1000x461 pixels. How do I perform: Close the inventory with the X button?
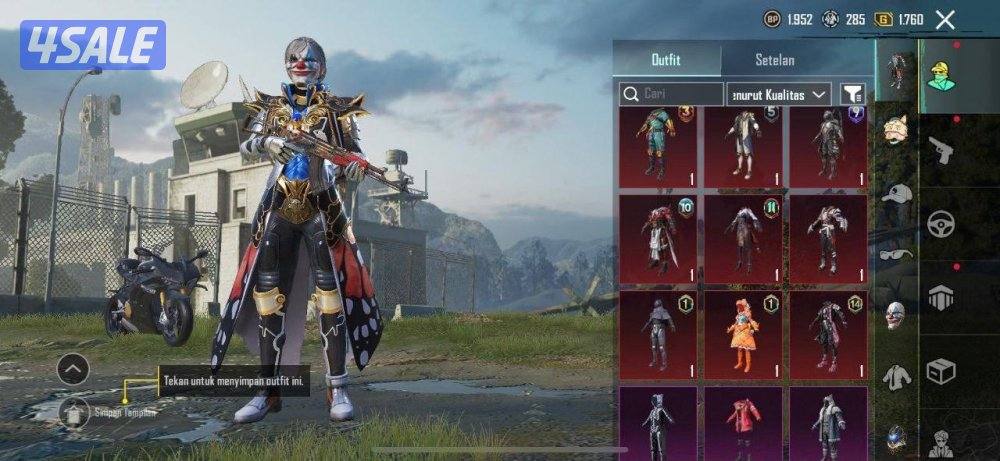point(945,19)
